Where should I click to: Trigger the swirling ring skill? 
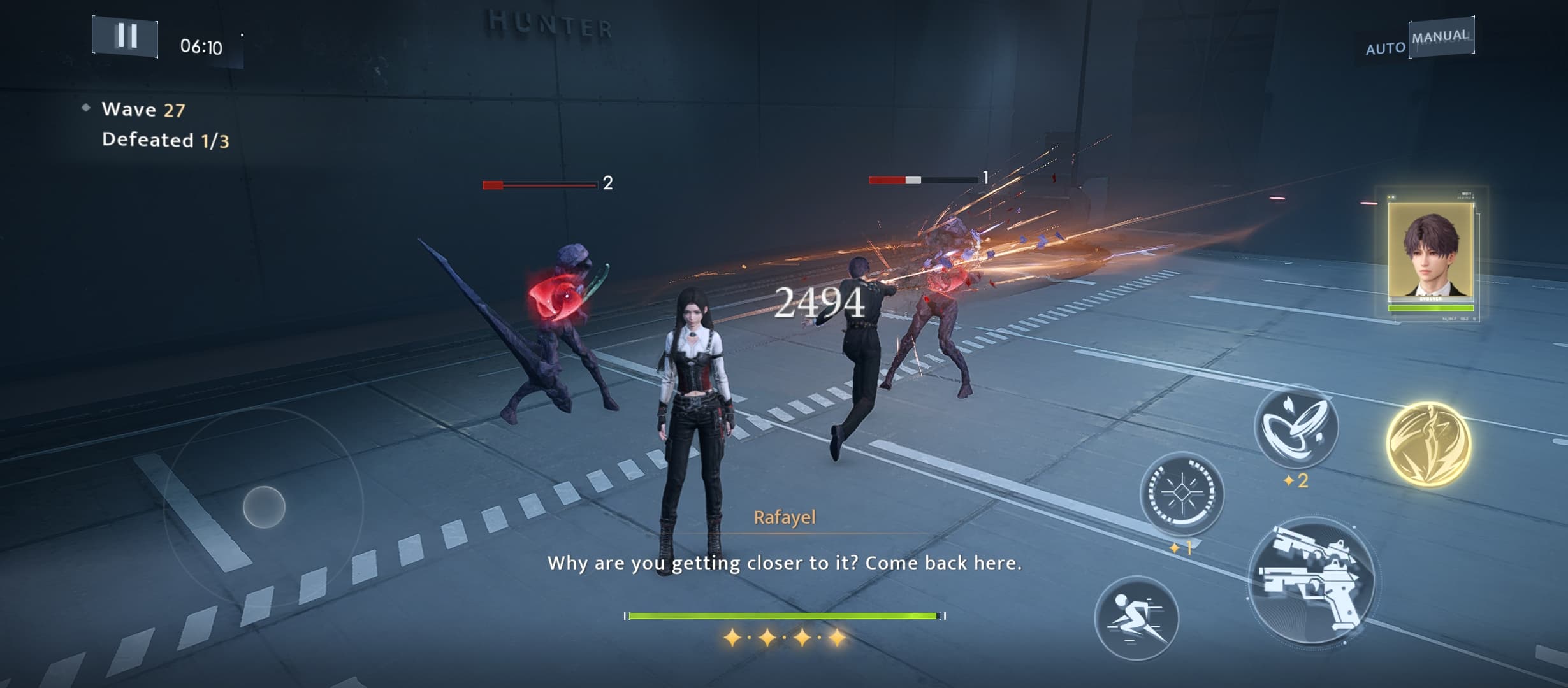(1295, 426)
